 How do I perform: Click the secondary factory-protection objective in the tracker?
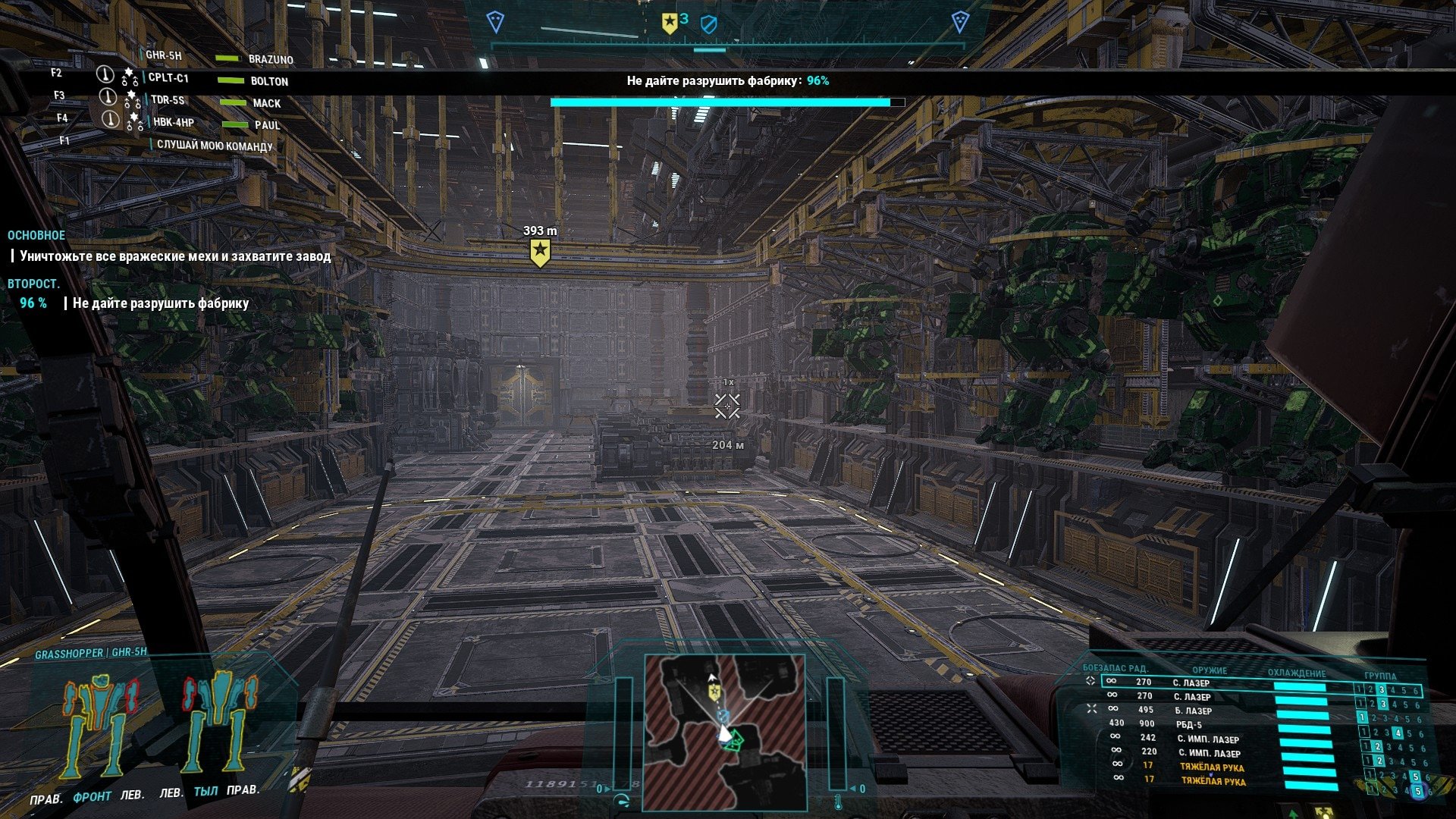pos(161,303)
